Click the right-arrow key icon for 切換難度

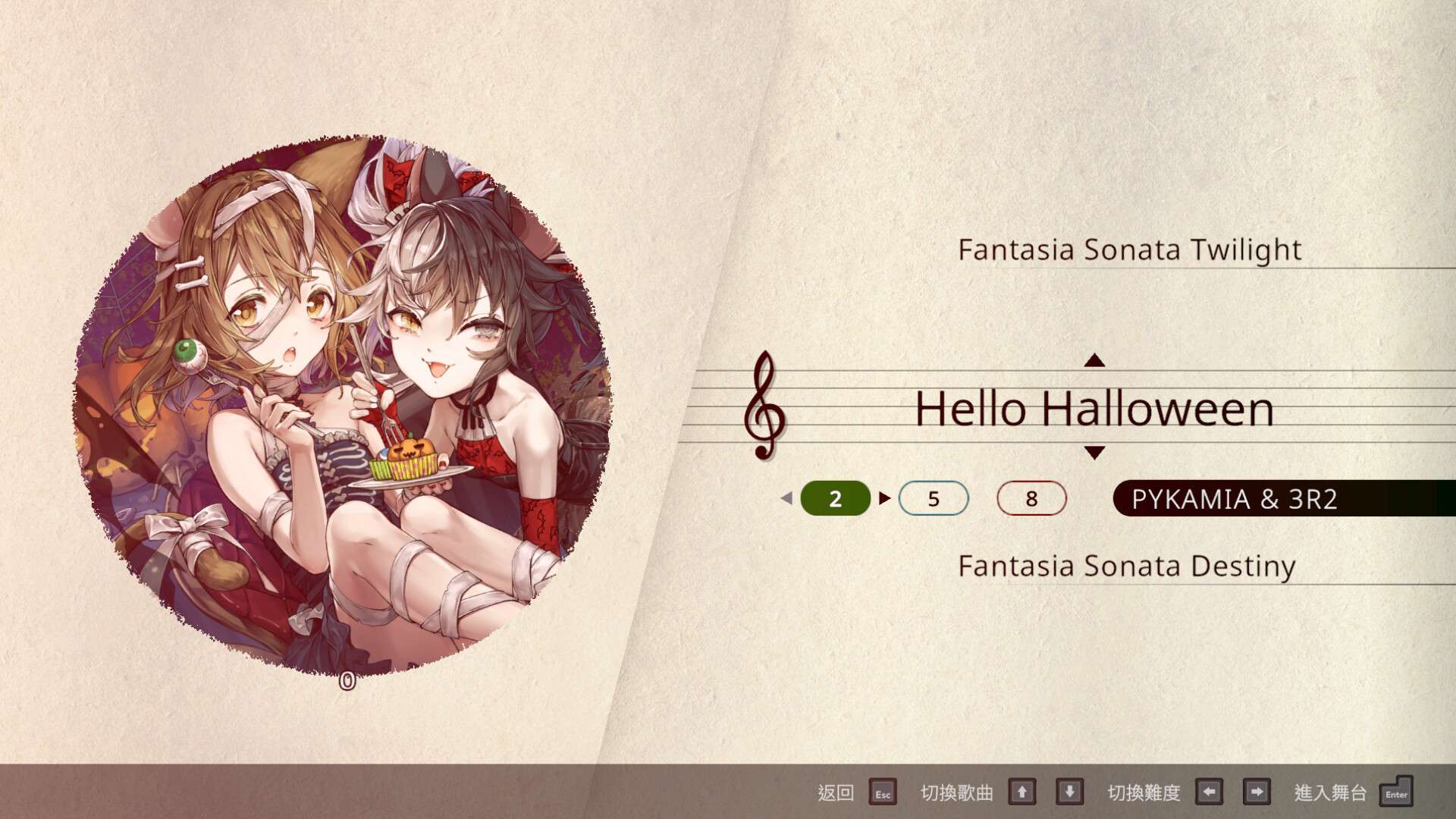coord(1257,792)
